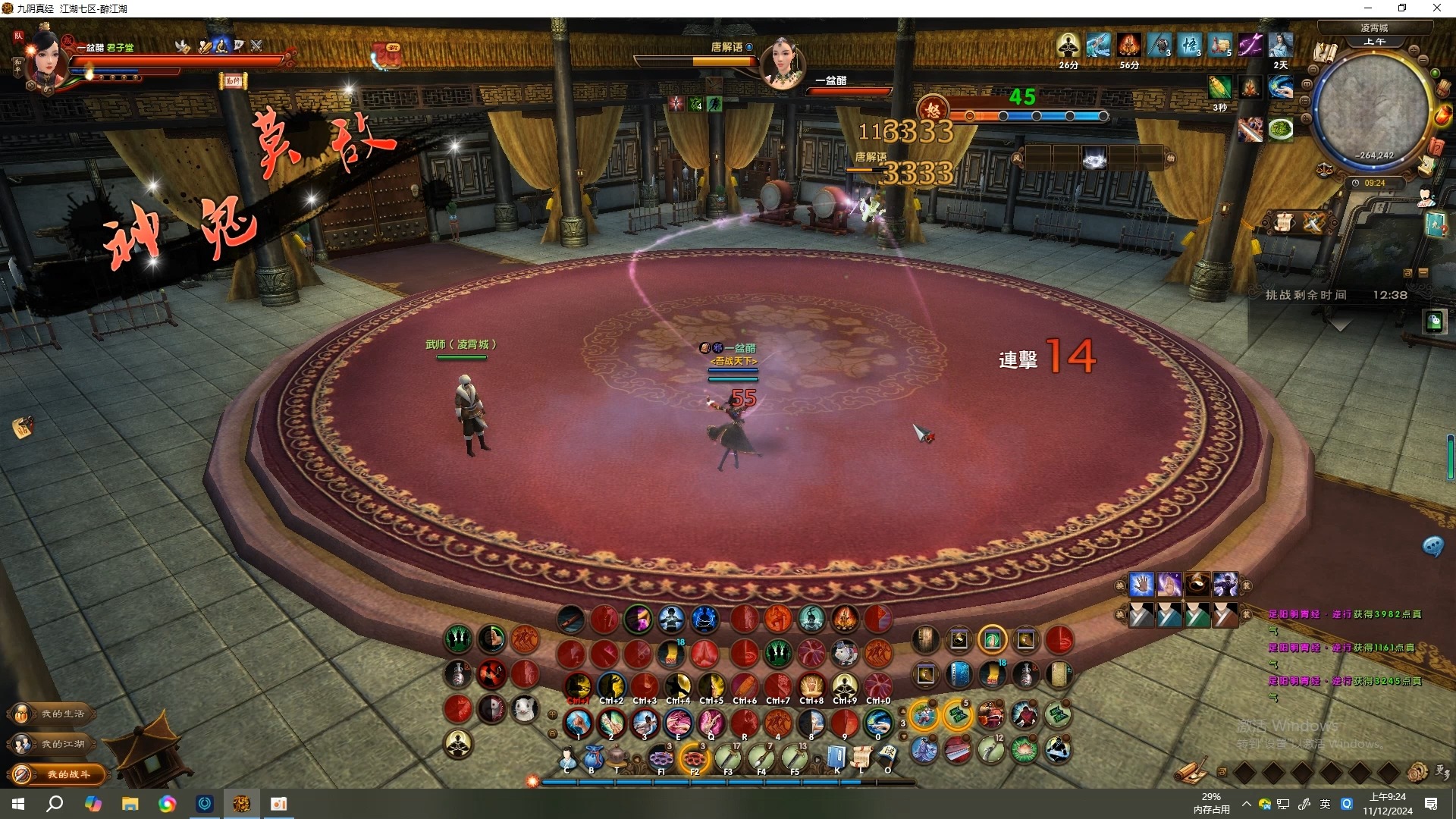Open the 我的生活 menu button
Image resolution: width=1456 pixels, height=819 pixels.
56,714
